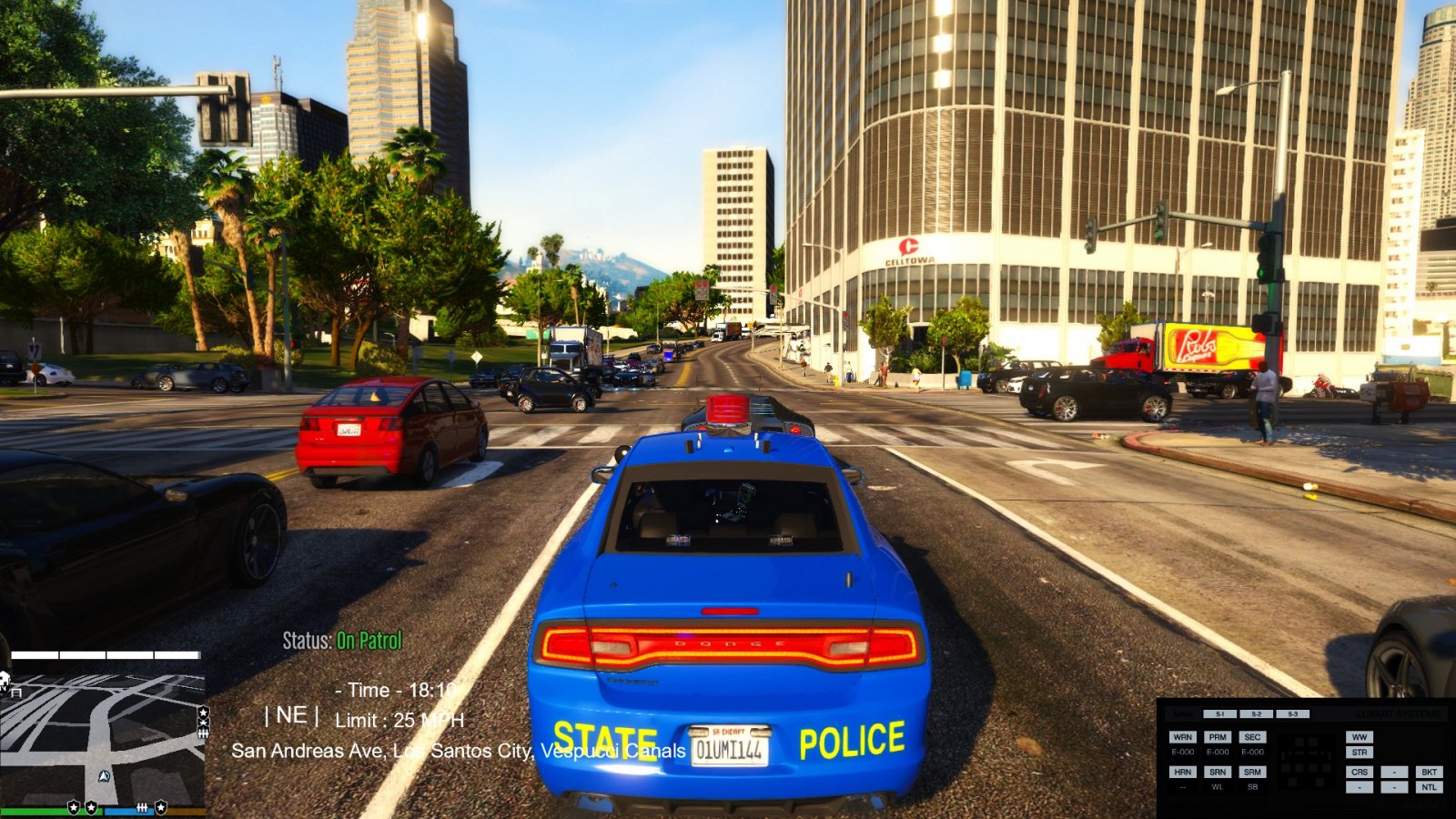
Task: Click the NTL button
Action: pyautogui.click(x=1429, y=787)
